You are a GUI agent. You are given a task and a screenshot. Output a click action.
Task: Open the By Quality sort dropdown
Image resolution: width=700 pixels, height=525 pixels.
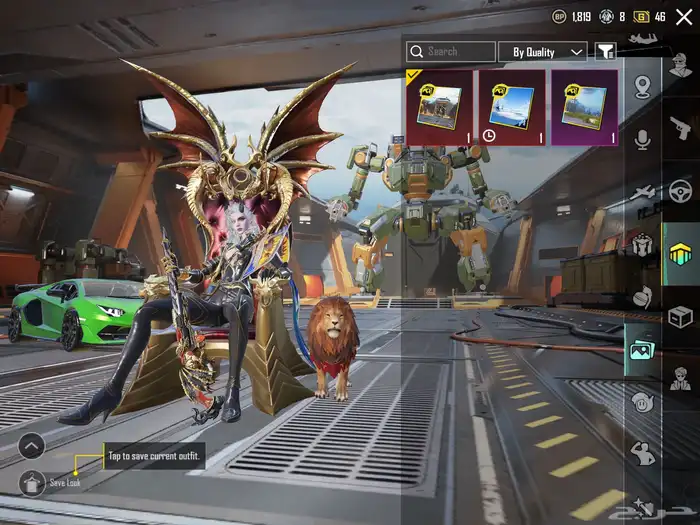point(548,51)
